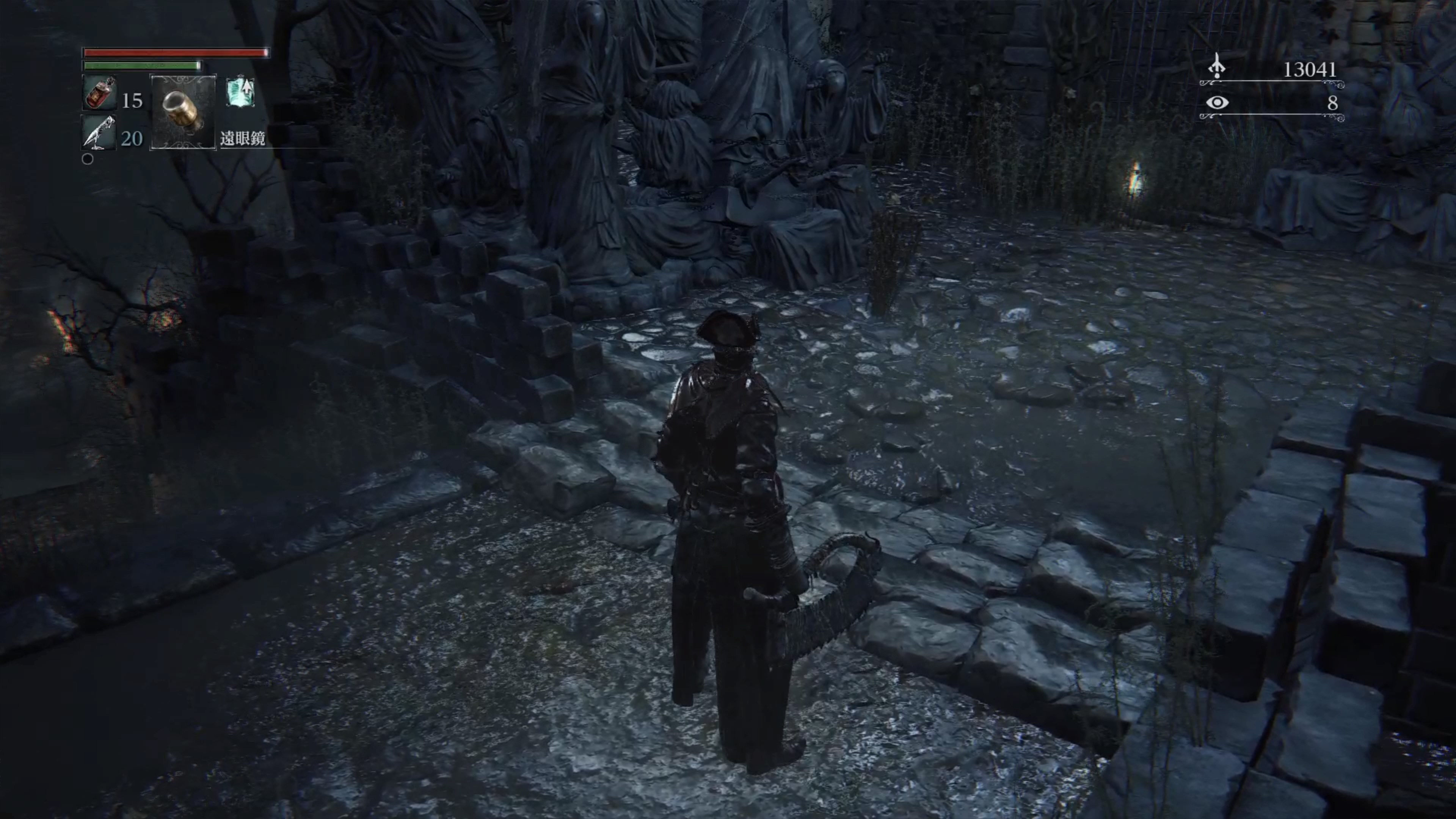The width and height of the screenshot is (1456, 819).
Task: Click the quicksilver bullet icon
Action: (x=98, y=133)
